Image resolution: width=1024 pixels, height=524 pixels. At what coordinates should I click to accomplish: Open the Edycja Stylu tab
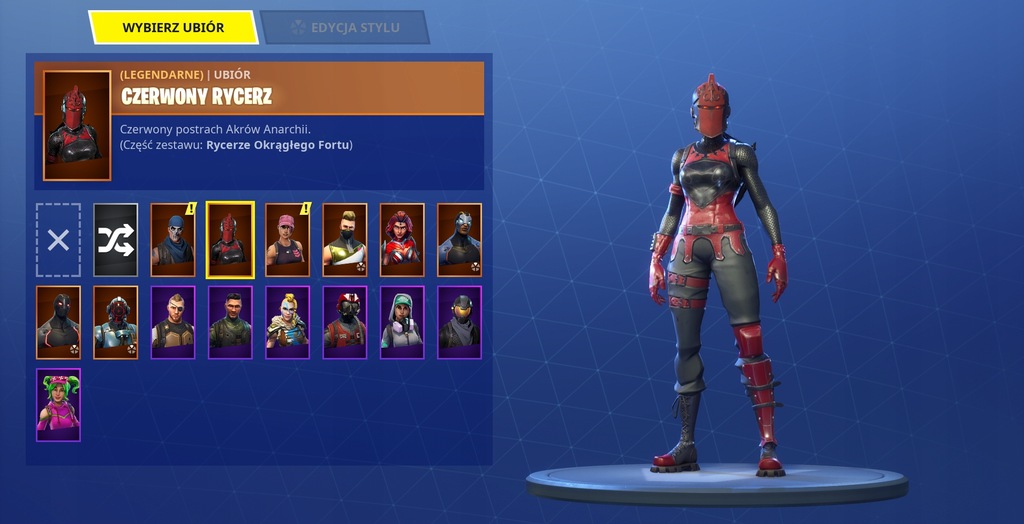click(x=343, y=27)
